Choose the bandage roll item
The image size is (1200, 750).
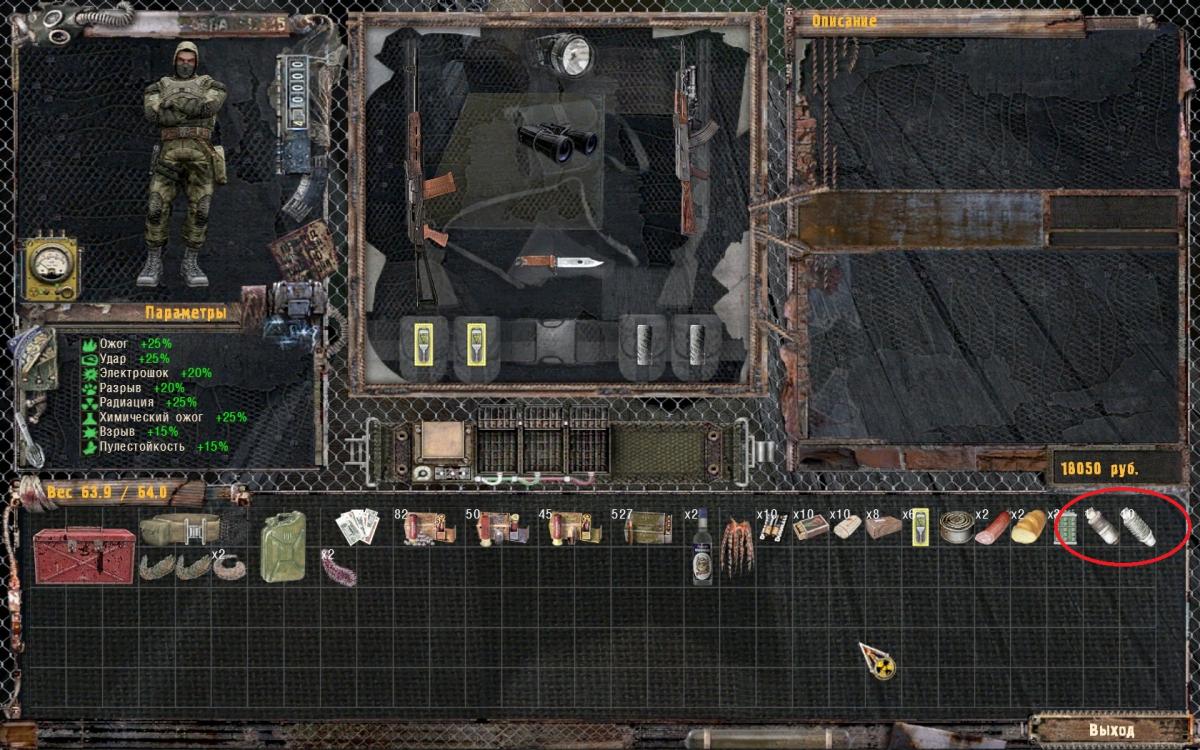846,527
